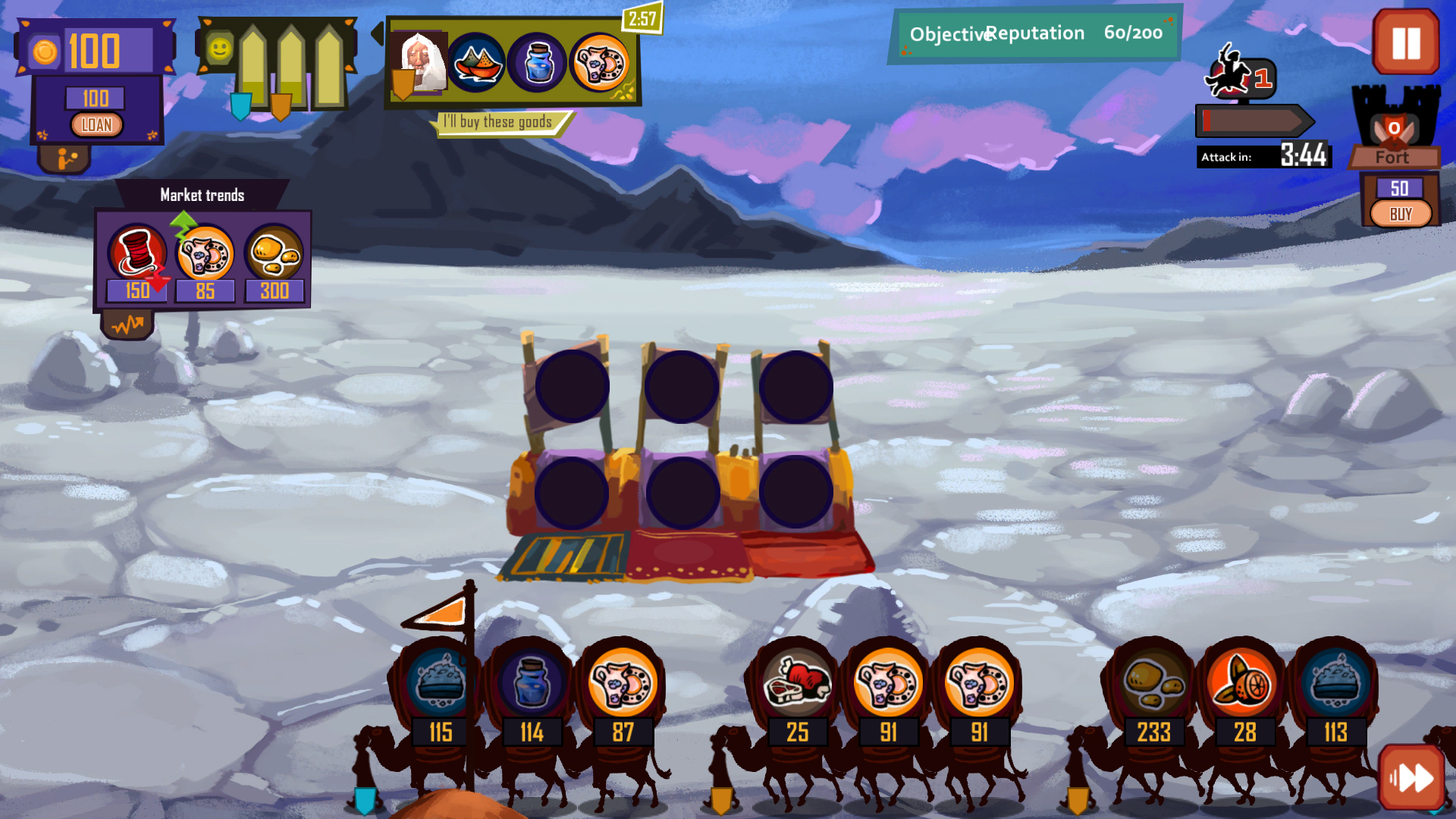Select the red thread market trend
1456x819 pixels.
point(137,253)
